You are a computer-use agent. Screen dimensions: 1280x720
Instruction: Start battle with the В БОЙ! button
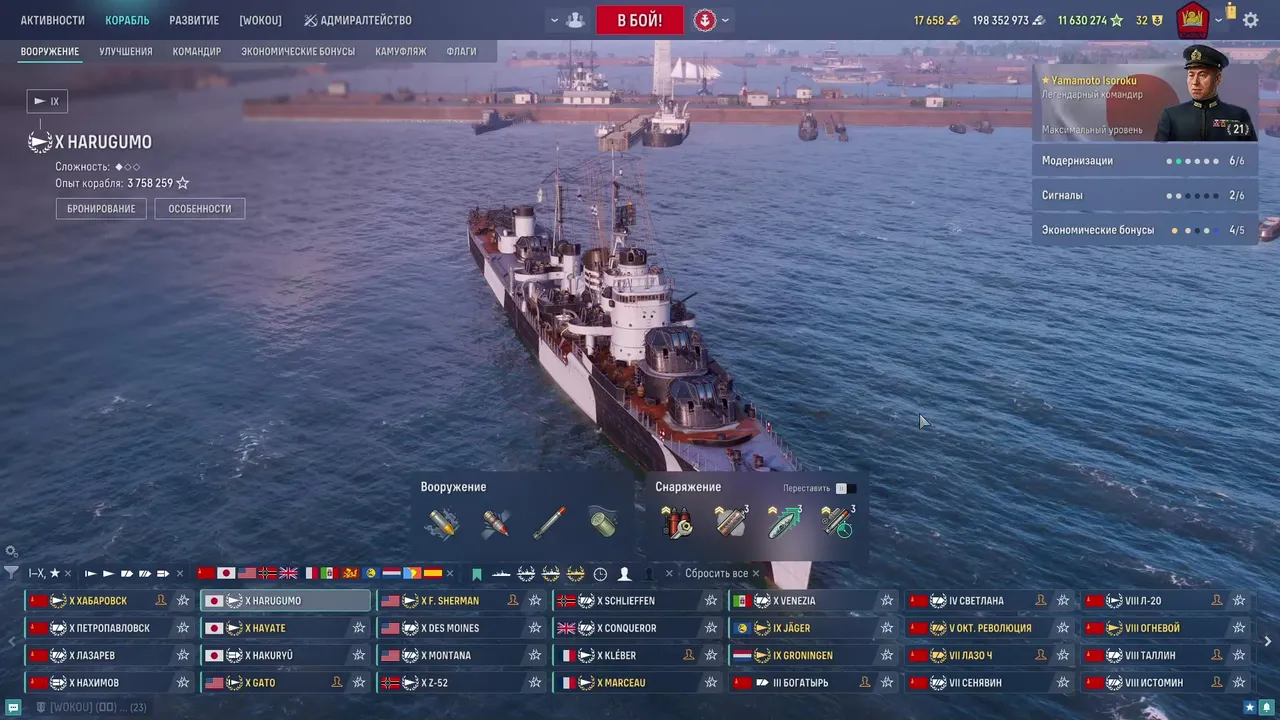click(639, 20)
